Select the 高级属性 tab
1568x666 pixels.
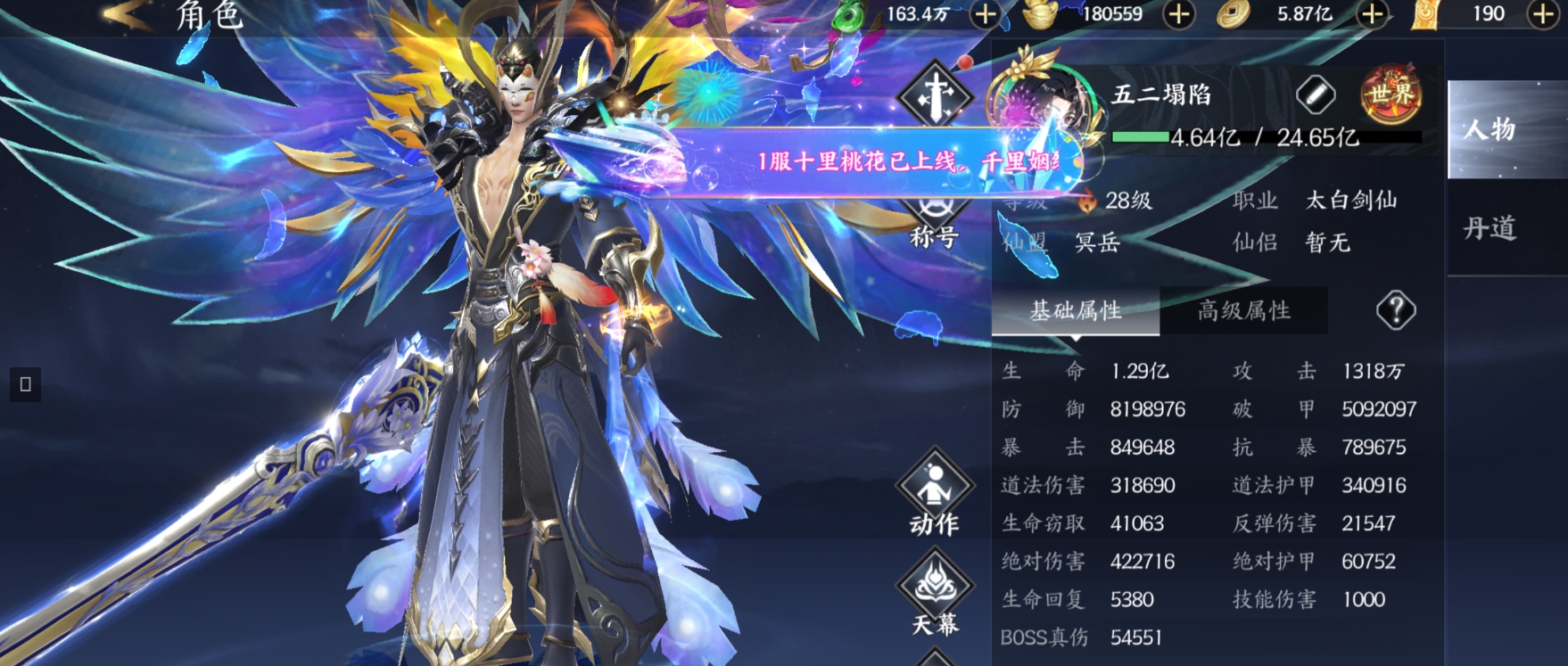(x=1244, y=309)
